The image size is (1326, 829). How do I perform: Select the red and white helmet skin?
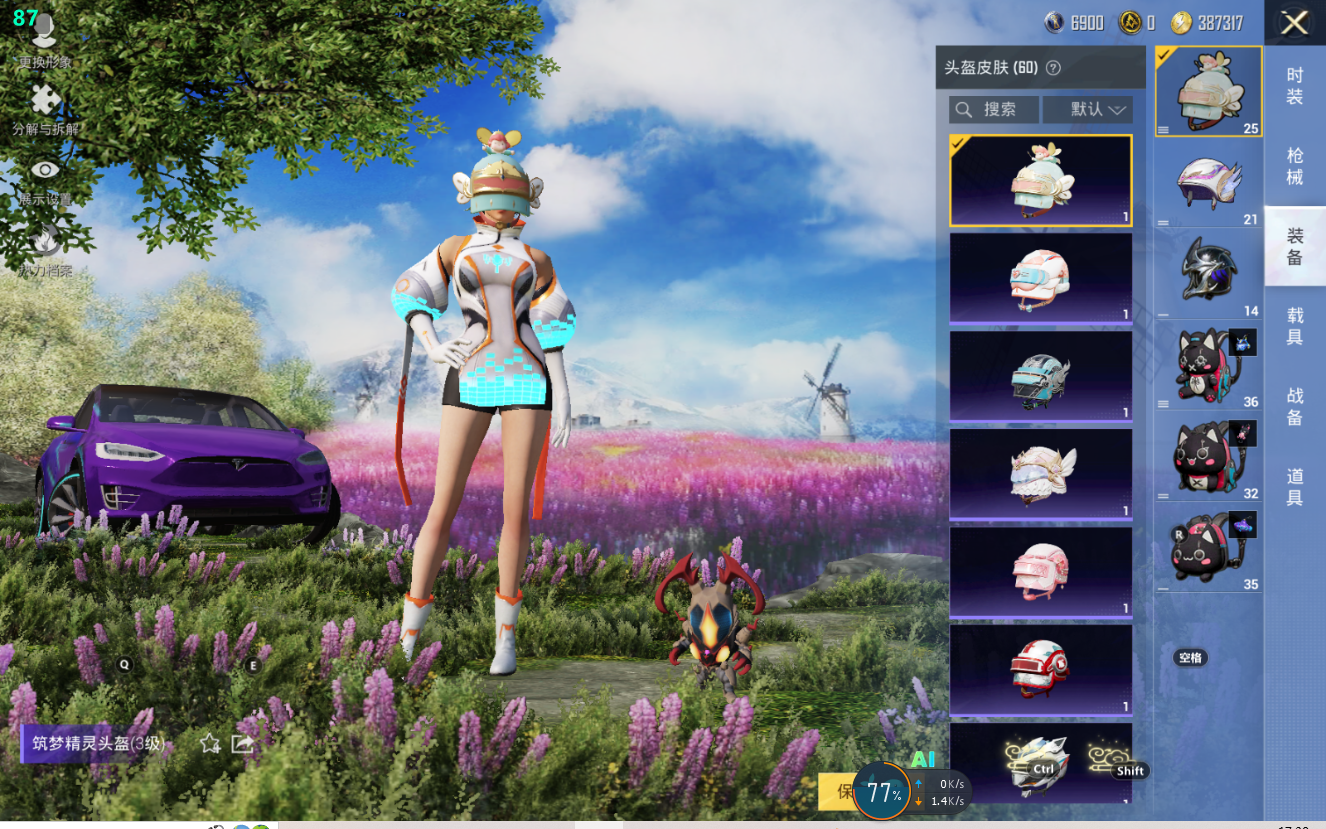1040,670
